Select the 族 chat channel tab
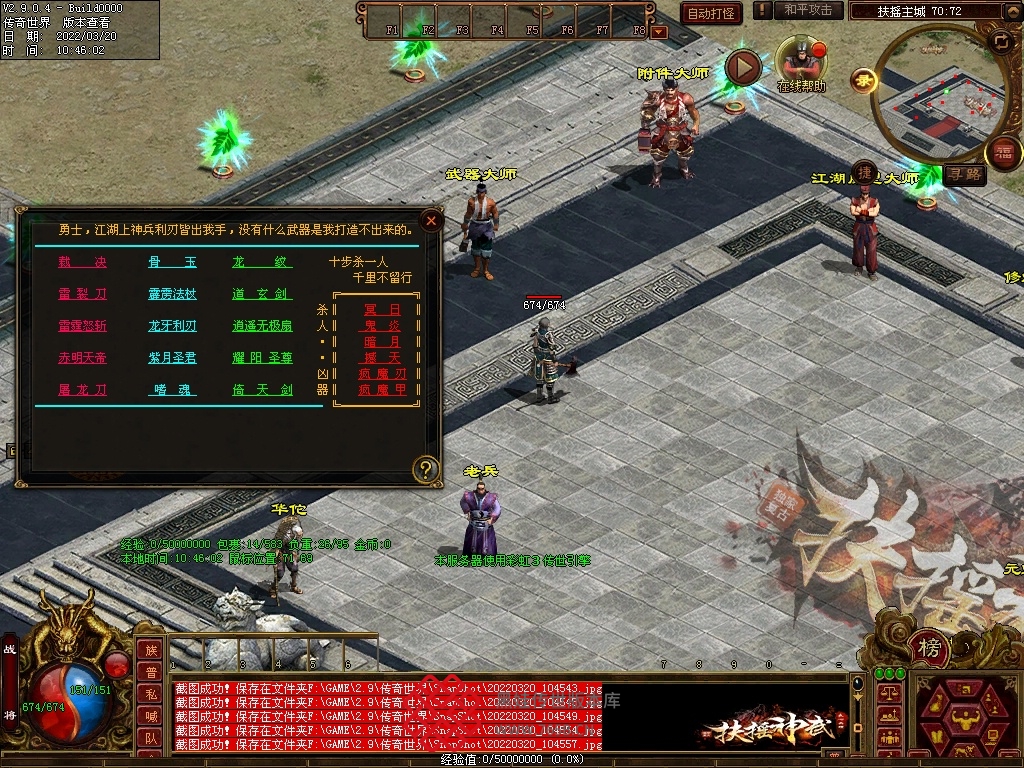Screen dimensions: 1024x768 (149, 649)
